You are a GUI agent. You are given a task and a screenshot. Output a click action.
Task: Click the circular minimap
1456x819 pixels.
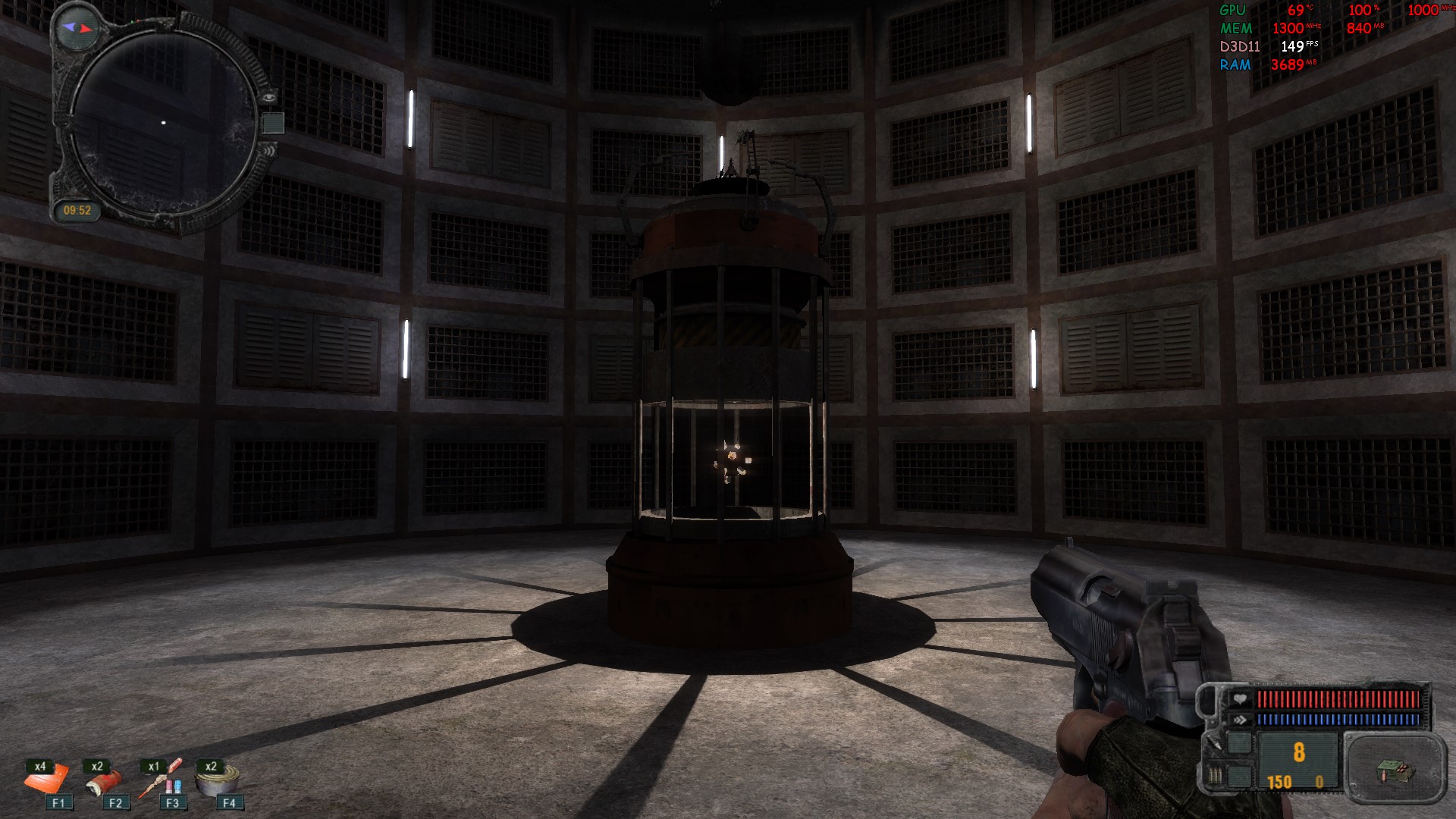163,121
